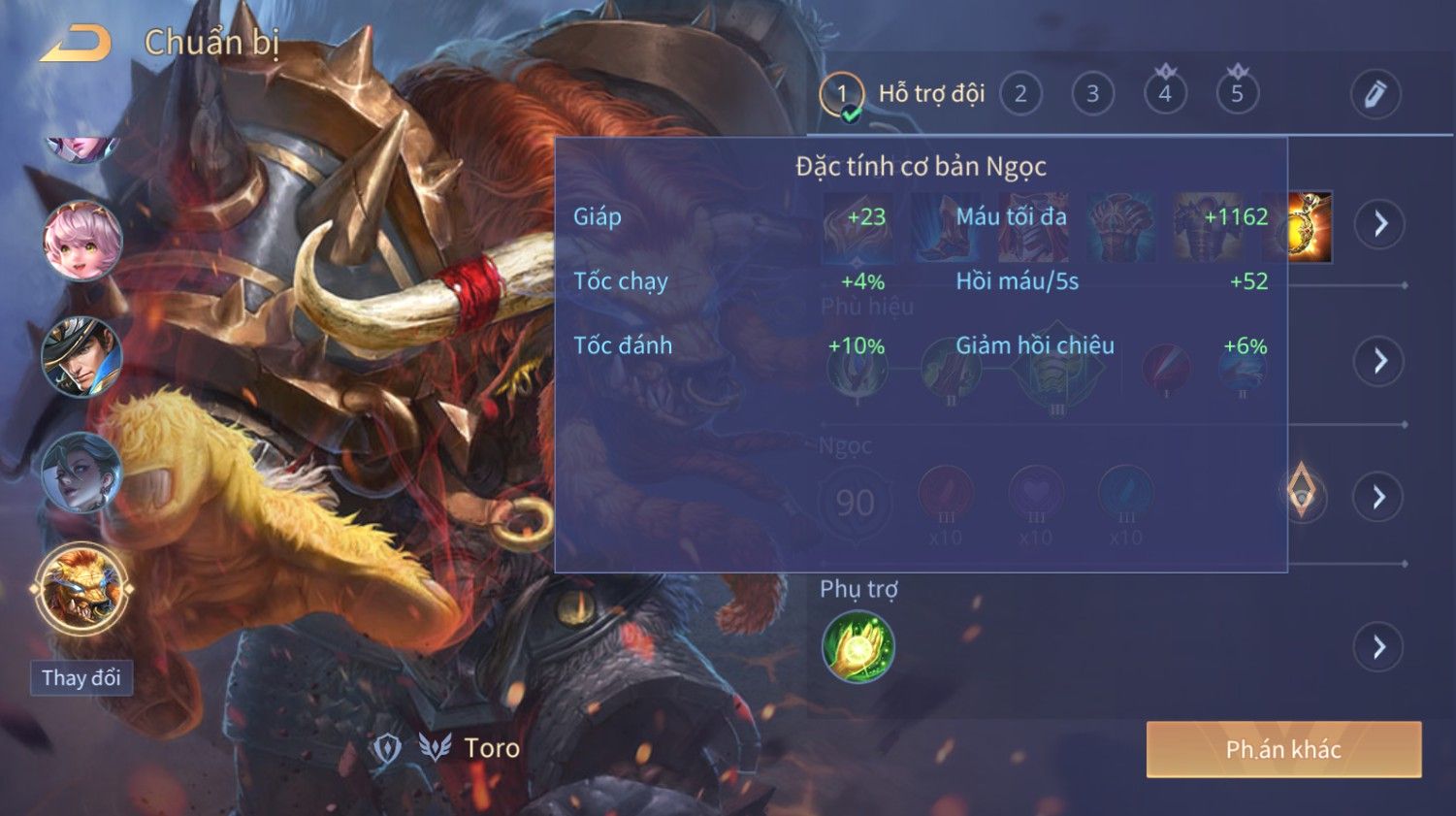Select the Toro hero portrait
Image resolution: width=1456 pixels, height=816 pixels.
click(x=82, y=589)
